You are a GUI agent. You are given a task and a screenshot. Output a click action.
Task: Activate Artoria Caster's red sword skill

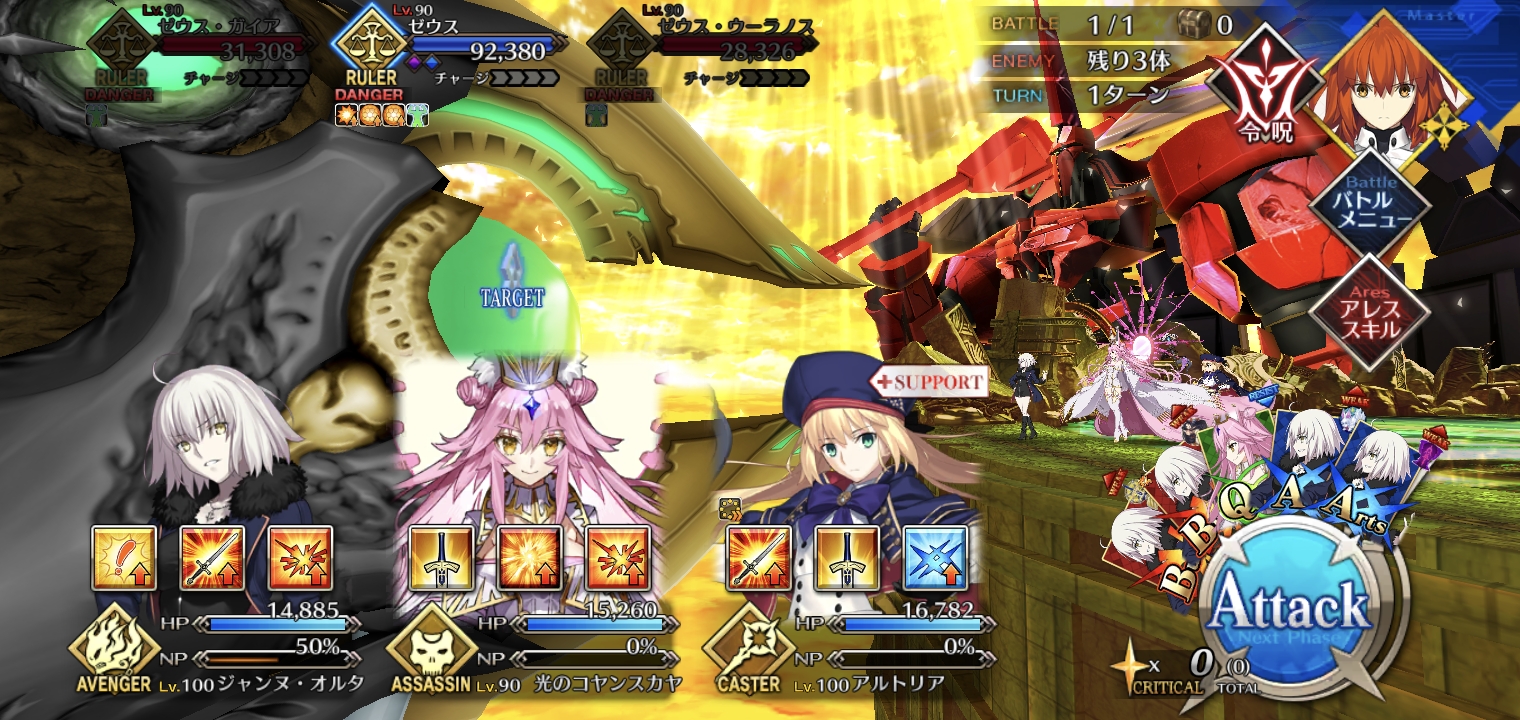(759, 557)
